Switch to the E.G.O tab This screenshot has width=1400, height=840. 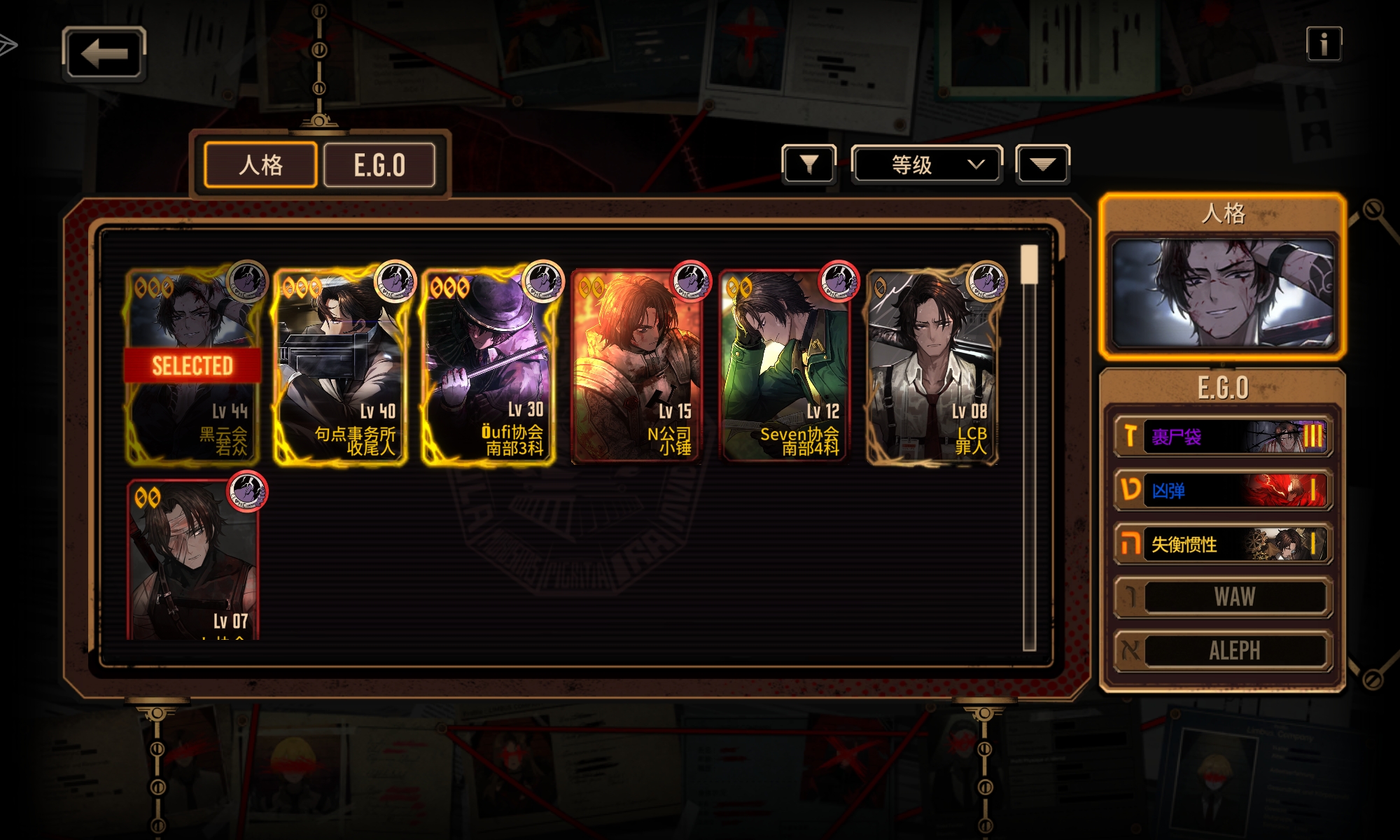(379, 165)
